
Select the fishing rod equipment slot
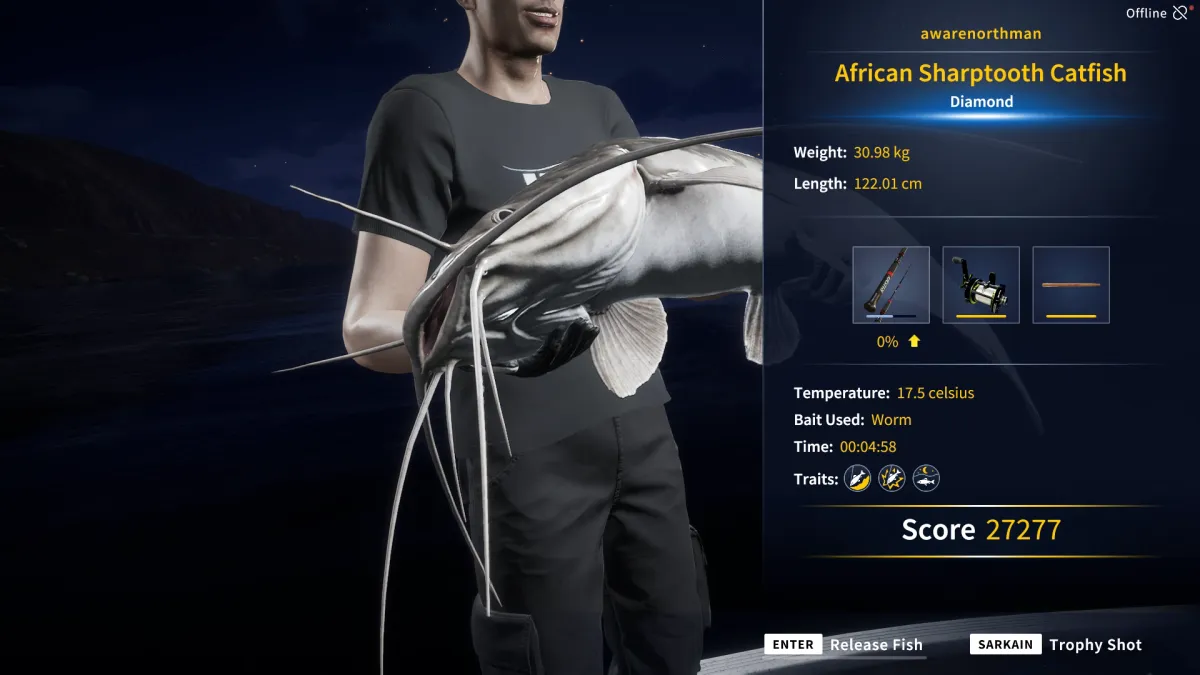891,285
